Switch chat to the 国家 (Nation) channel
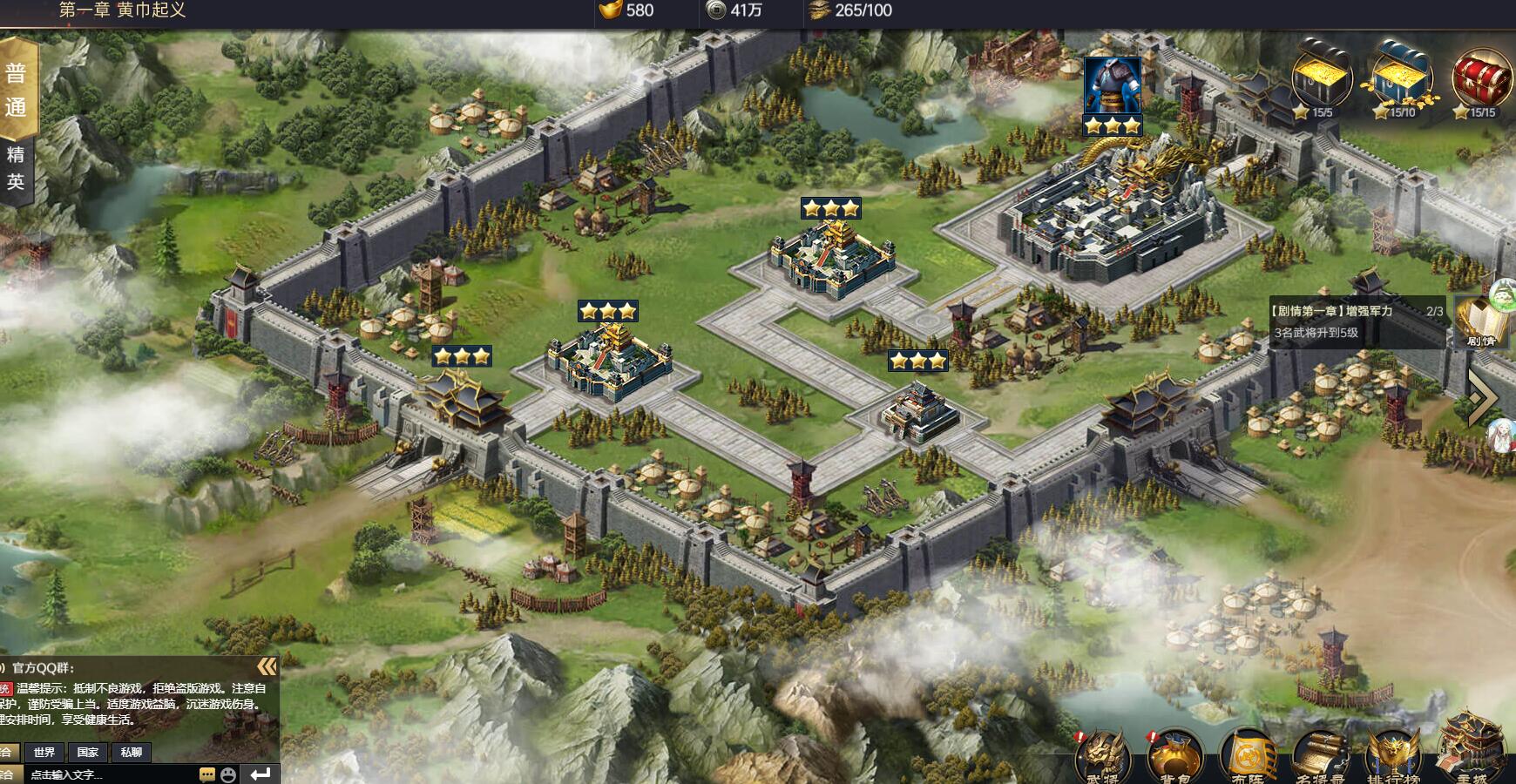Screen dimensions: 1516x784 (x=88, y=752)
